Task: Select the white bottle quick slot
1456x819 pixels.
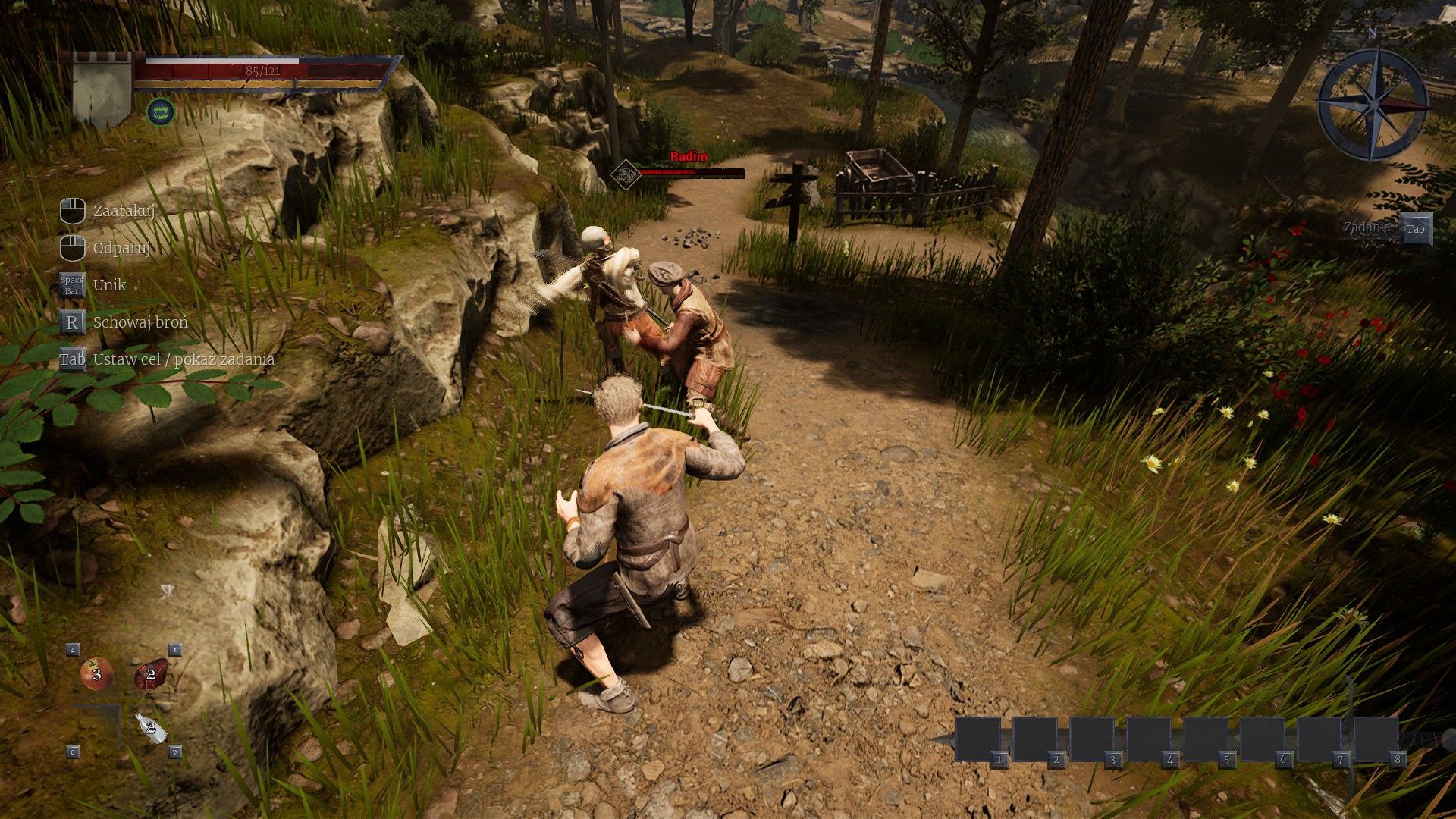Action: (x=150, y=727)
